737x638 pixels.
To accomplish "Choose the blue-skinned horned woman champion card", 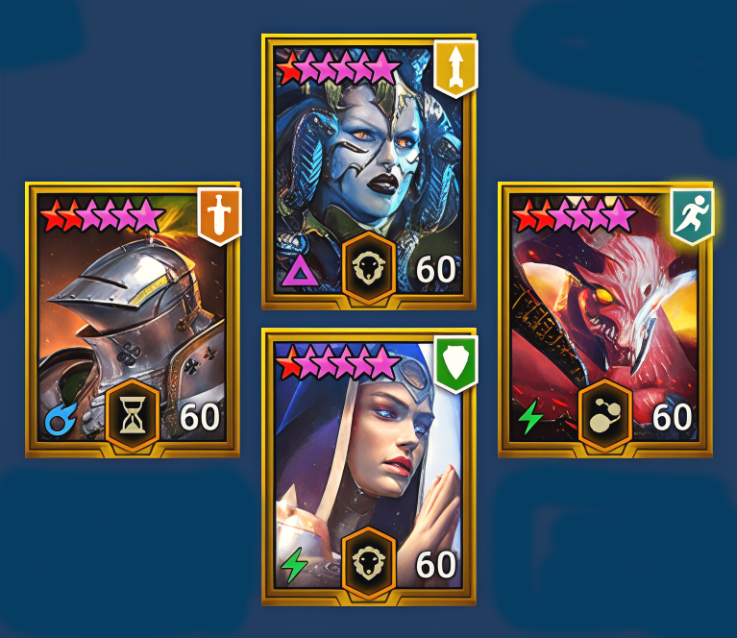I will pyautogui.click(x=368, y=170).
